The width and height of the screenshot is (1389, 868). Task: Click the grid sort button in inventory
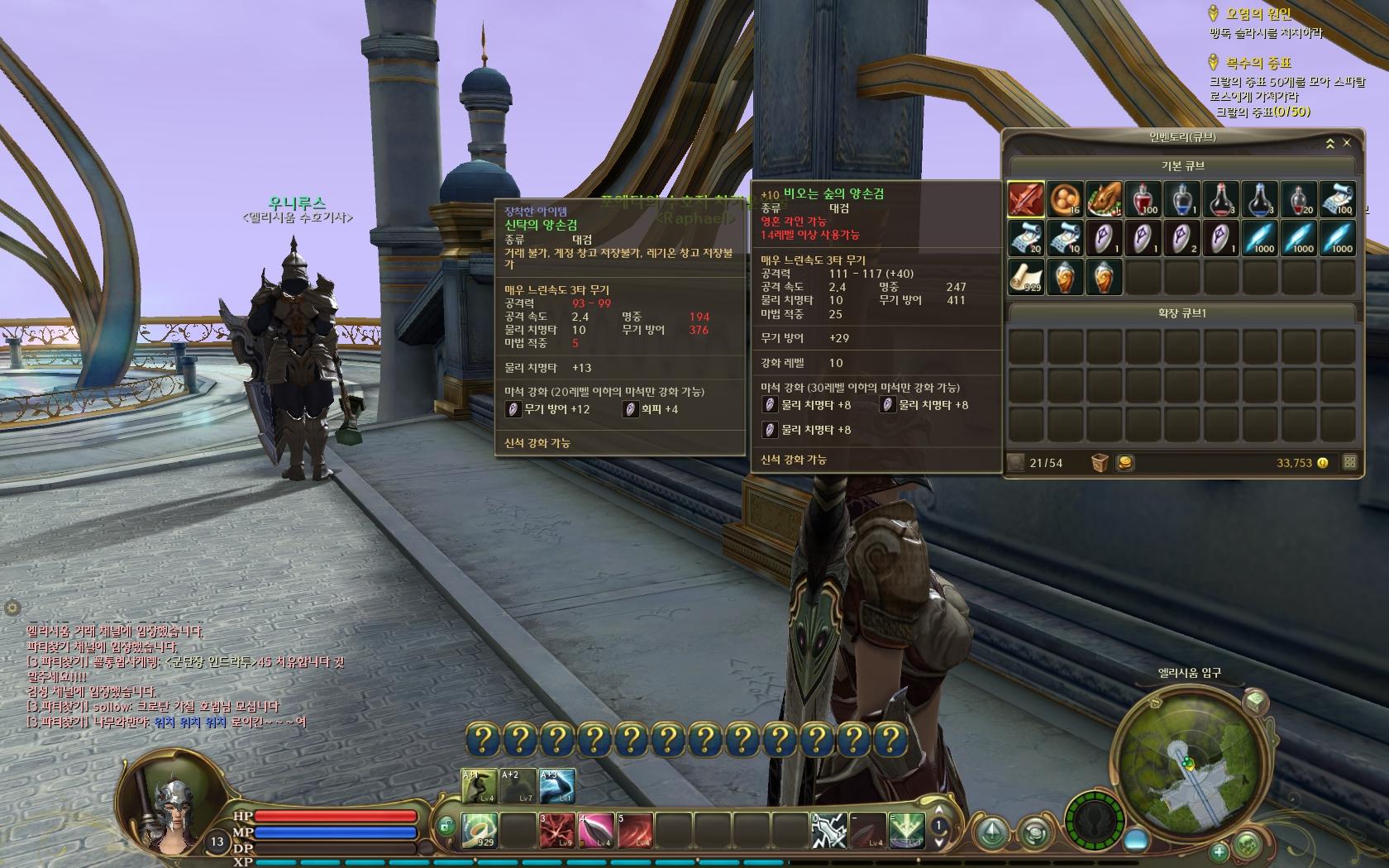tap(1349, 463)
